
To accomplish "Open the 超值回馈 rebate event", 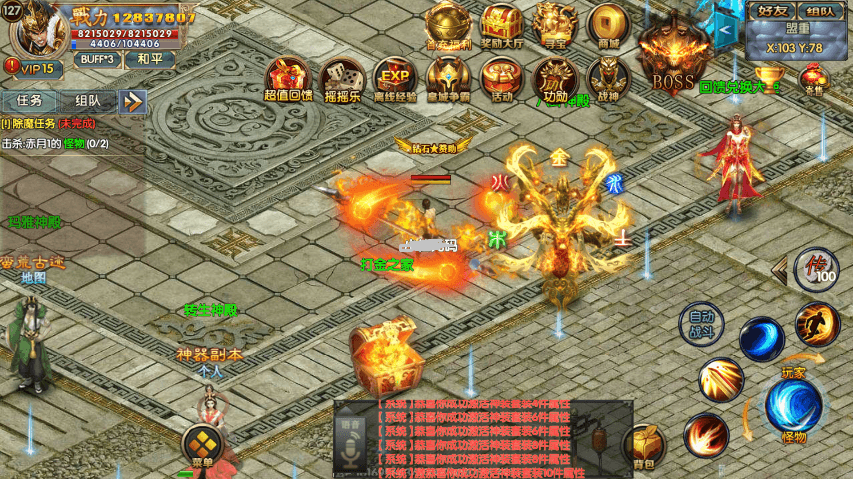I will click(288, 78).
